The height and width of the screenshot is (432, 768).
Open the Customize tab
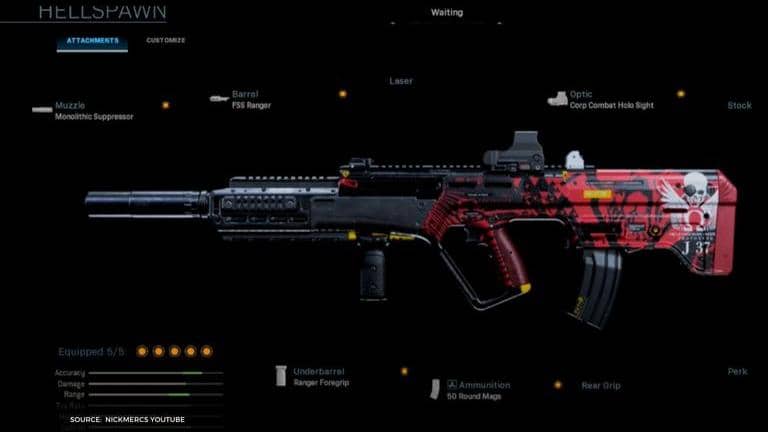(x=165, y=41)
